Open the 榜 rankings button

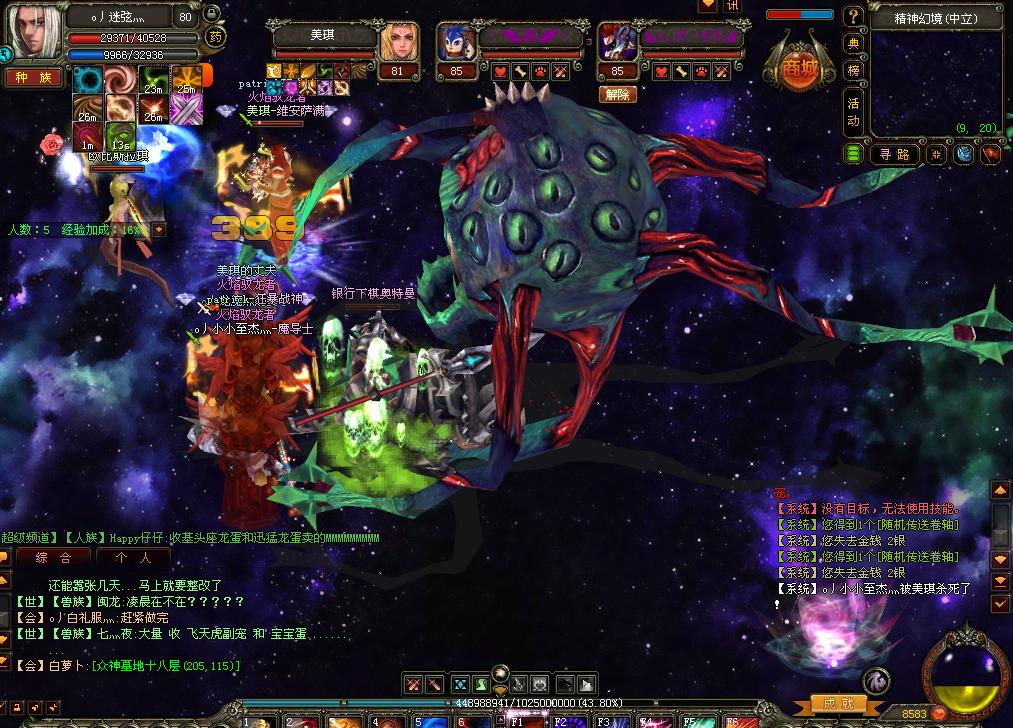pos(853,70)
